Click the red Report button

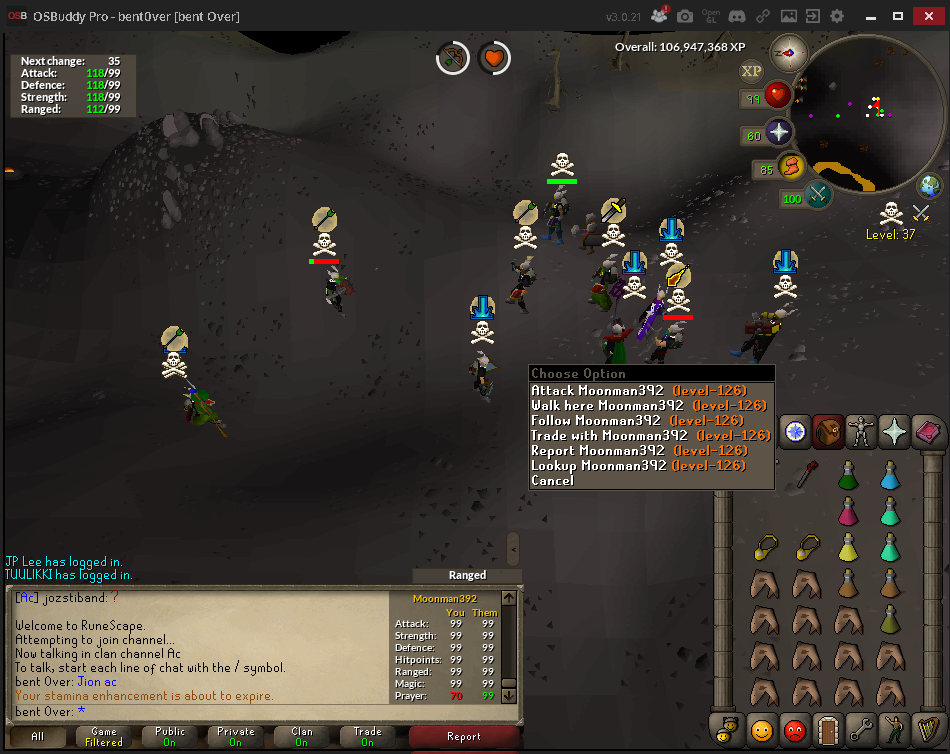[x=463, y=737]
